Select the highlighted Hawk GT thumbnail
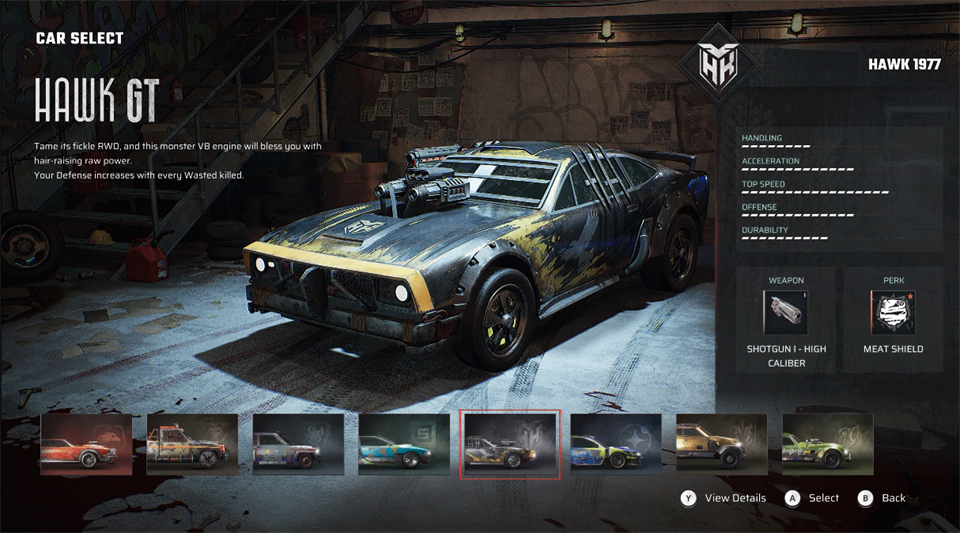The height and width of the screenshot is (533, 960). tap(510, 444)
